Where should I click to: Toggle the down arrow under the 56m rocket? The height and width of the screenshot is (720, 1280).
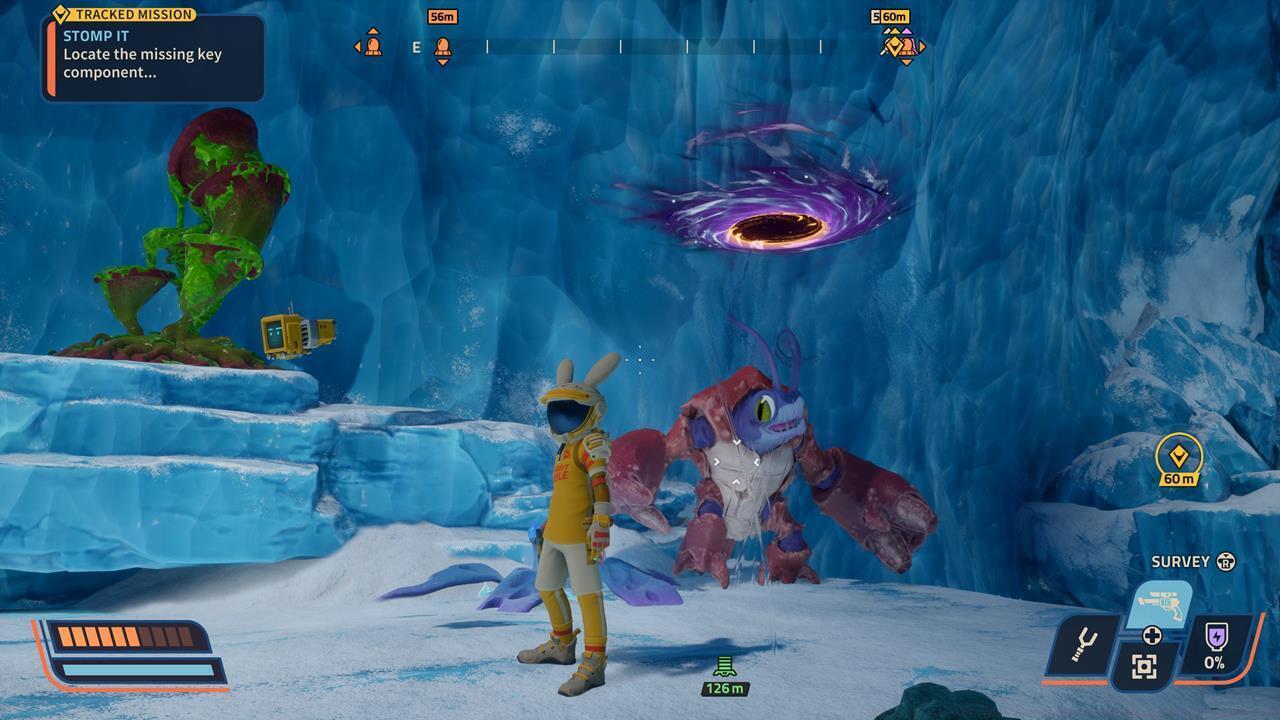tap(442, 62)
